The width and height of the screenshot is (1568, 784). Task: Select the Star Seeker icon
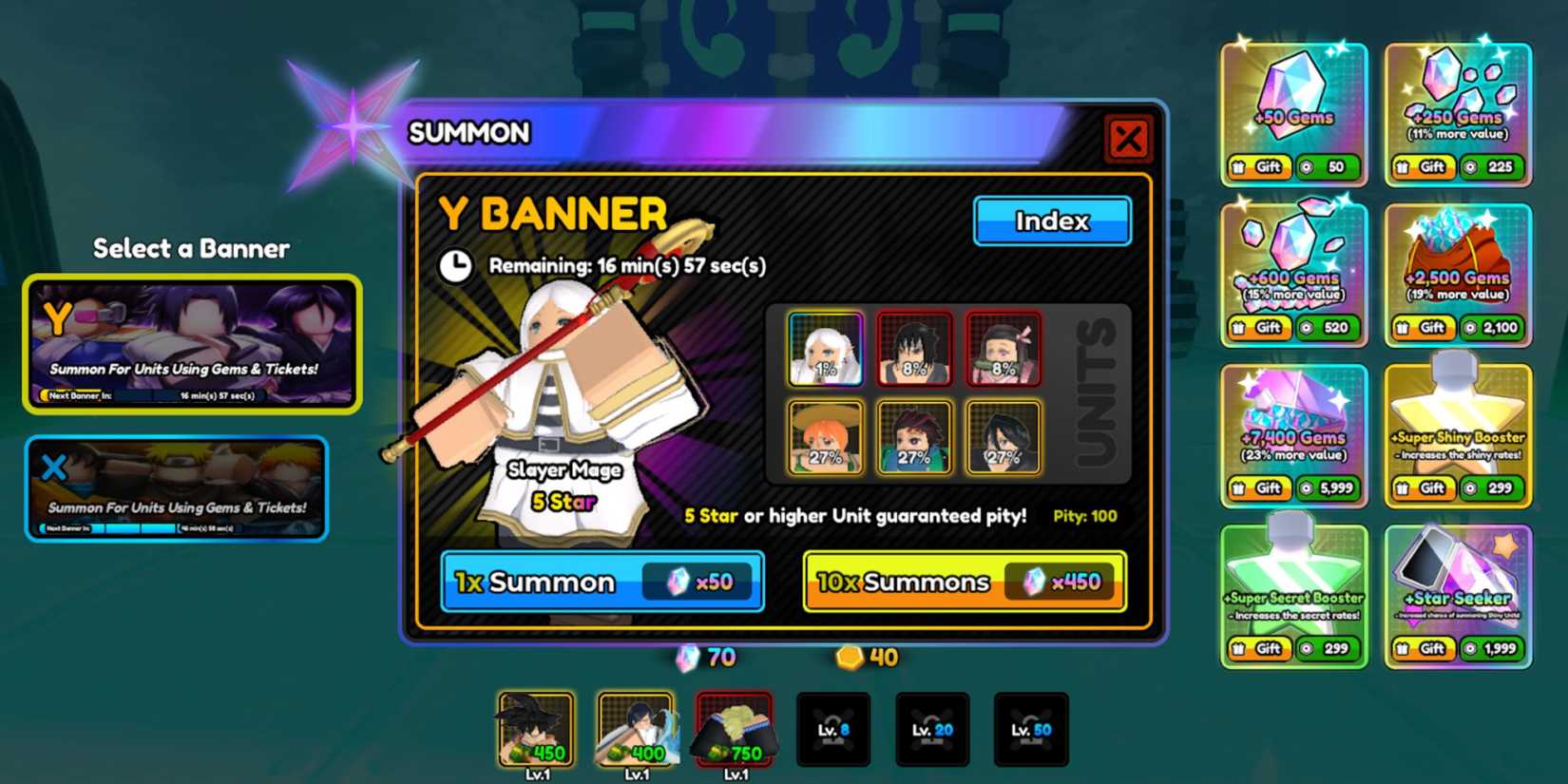(x=1457, y=589)
